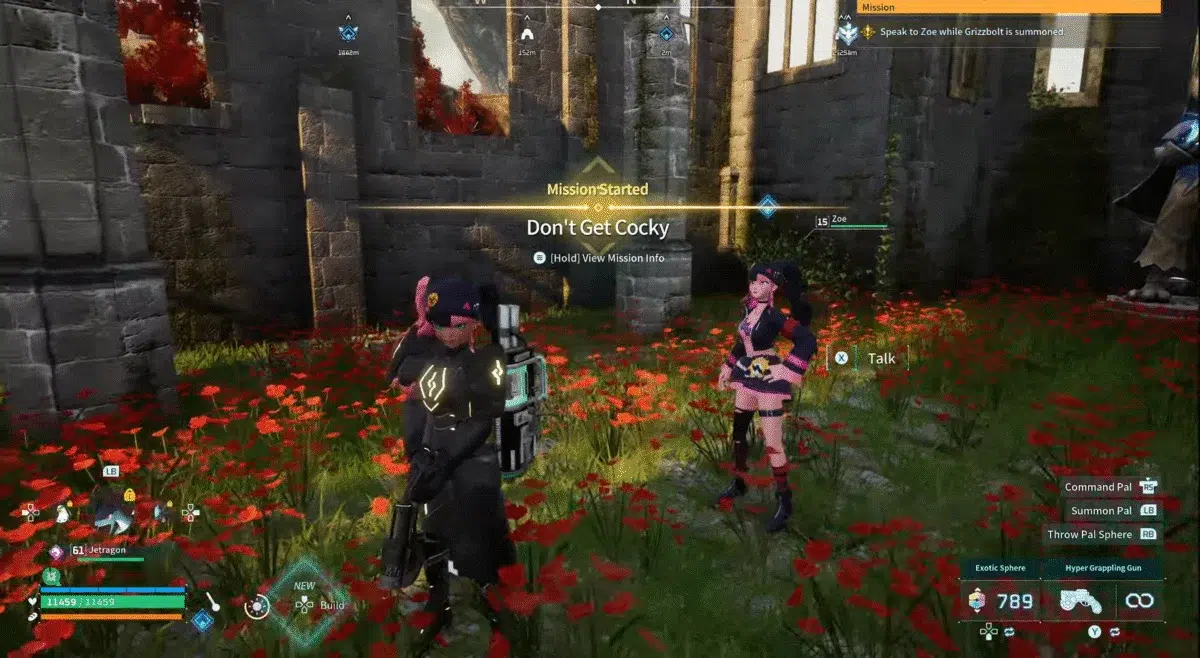Click the time-of-day dial icon

point(257,606)
